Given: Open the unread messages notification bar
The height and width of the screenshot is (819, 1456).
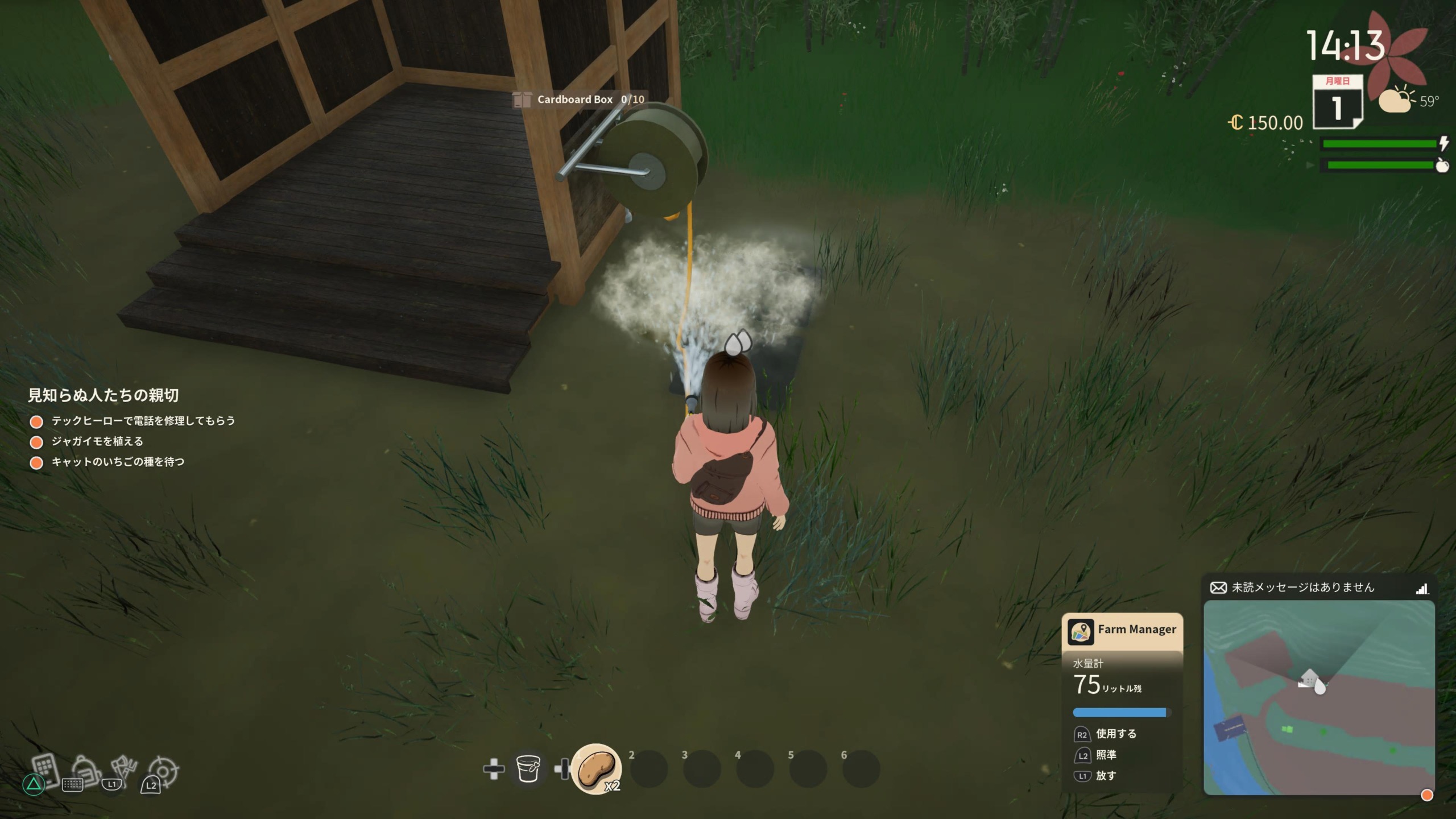Looking at the screenshot, I should coord(1318,588).
